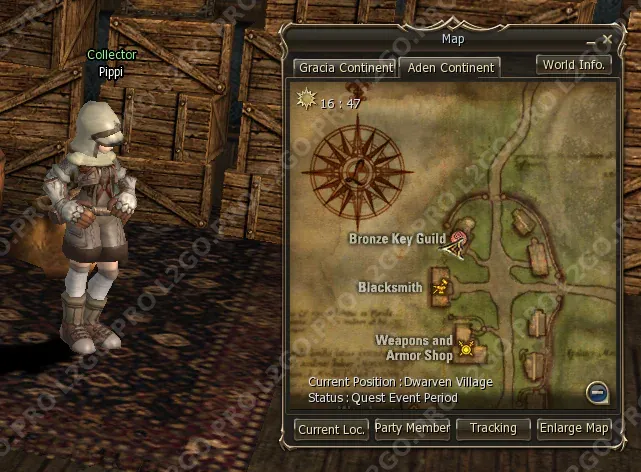Enlarge the map view
641x472 pixels.
574,428
